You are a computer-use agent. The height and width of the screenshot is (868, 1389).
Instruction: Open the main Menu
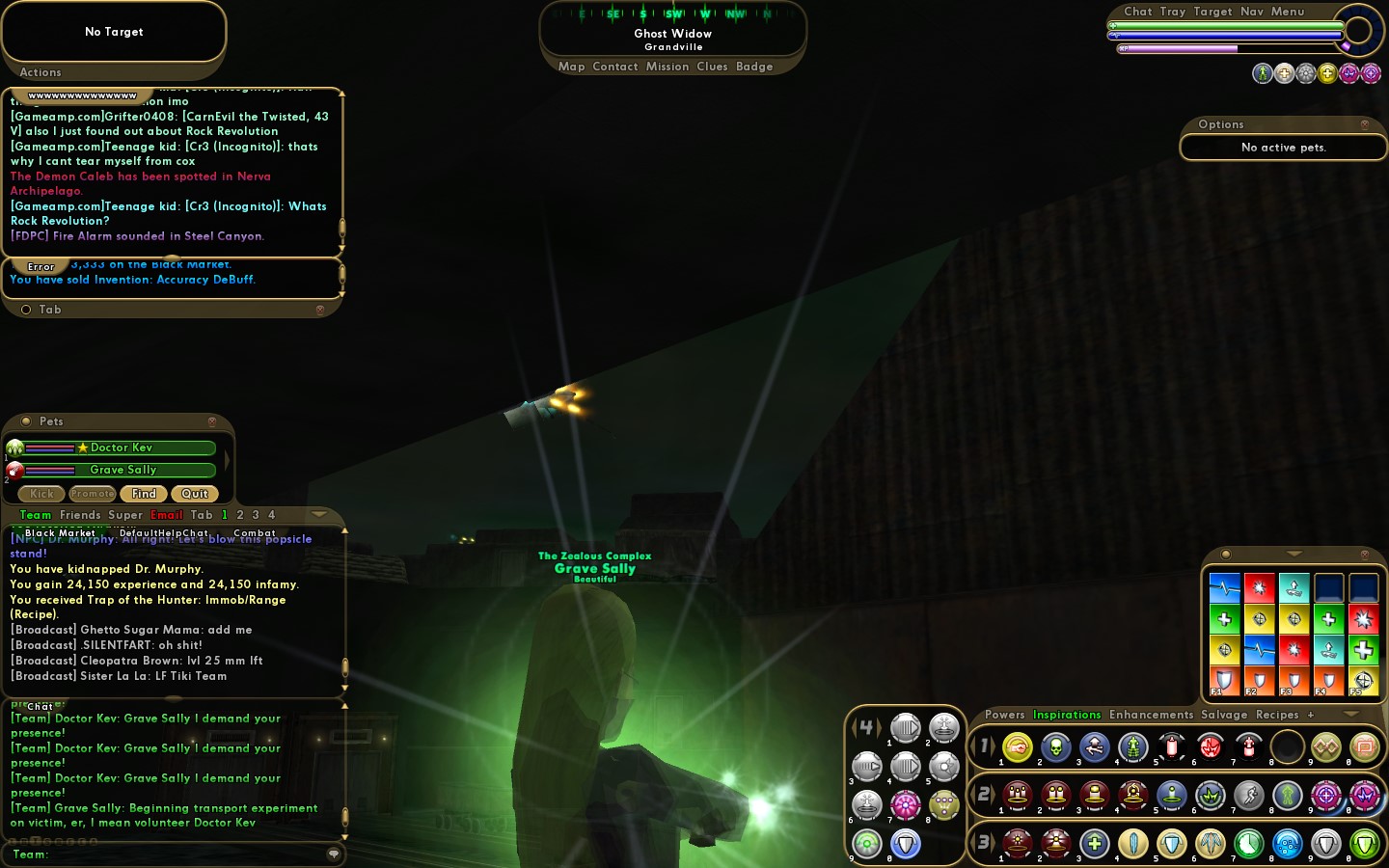point(1288,12)
